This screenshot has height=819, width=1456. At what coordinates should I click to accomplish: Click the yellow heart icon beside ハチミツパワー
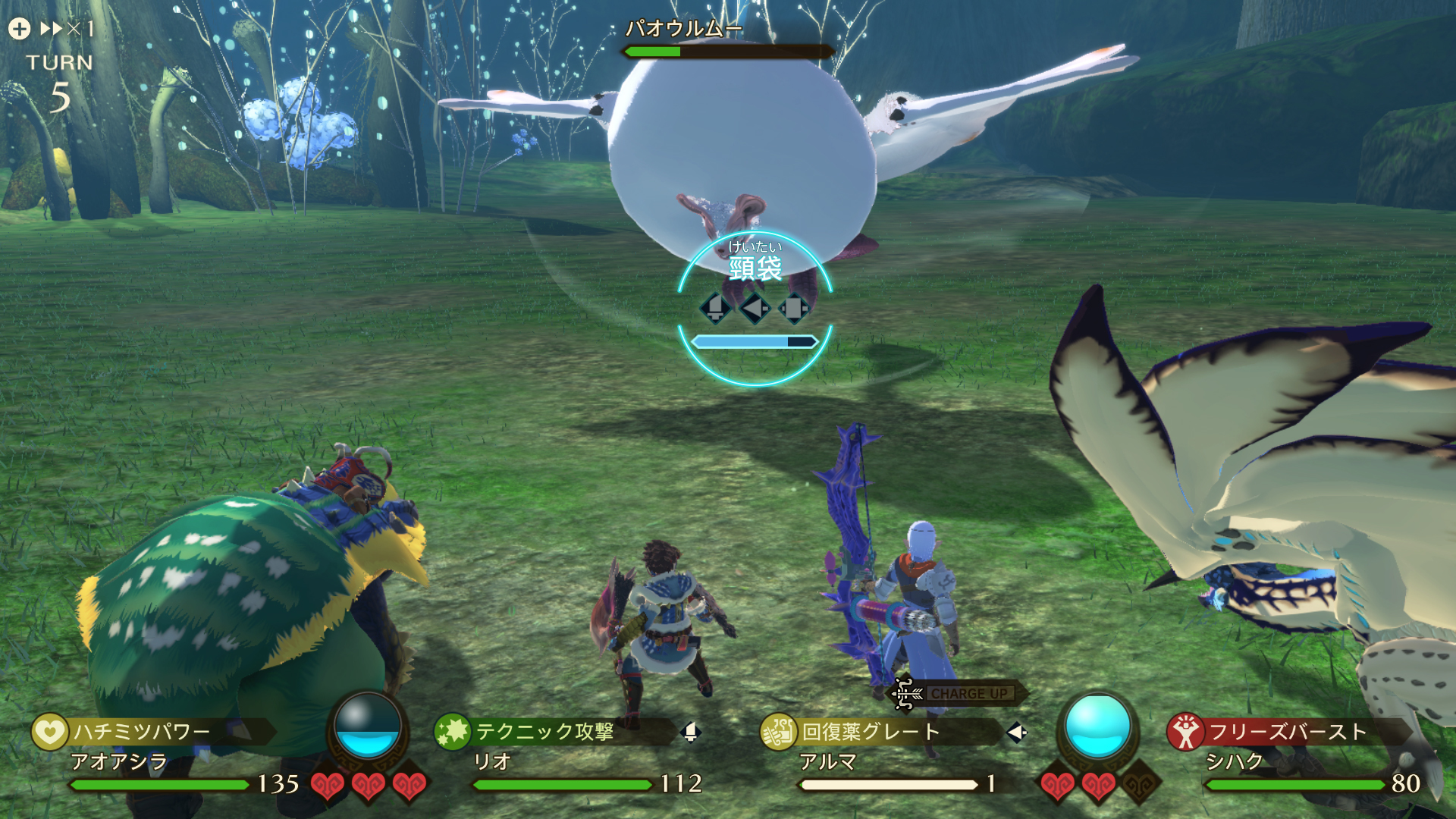(x=49, y=732)
